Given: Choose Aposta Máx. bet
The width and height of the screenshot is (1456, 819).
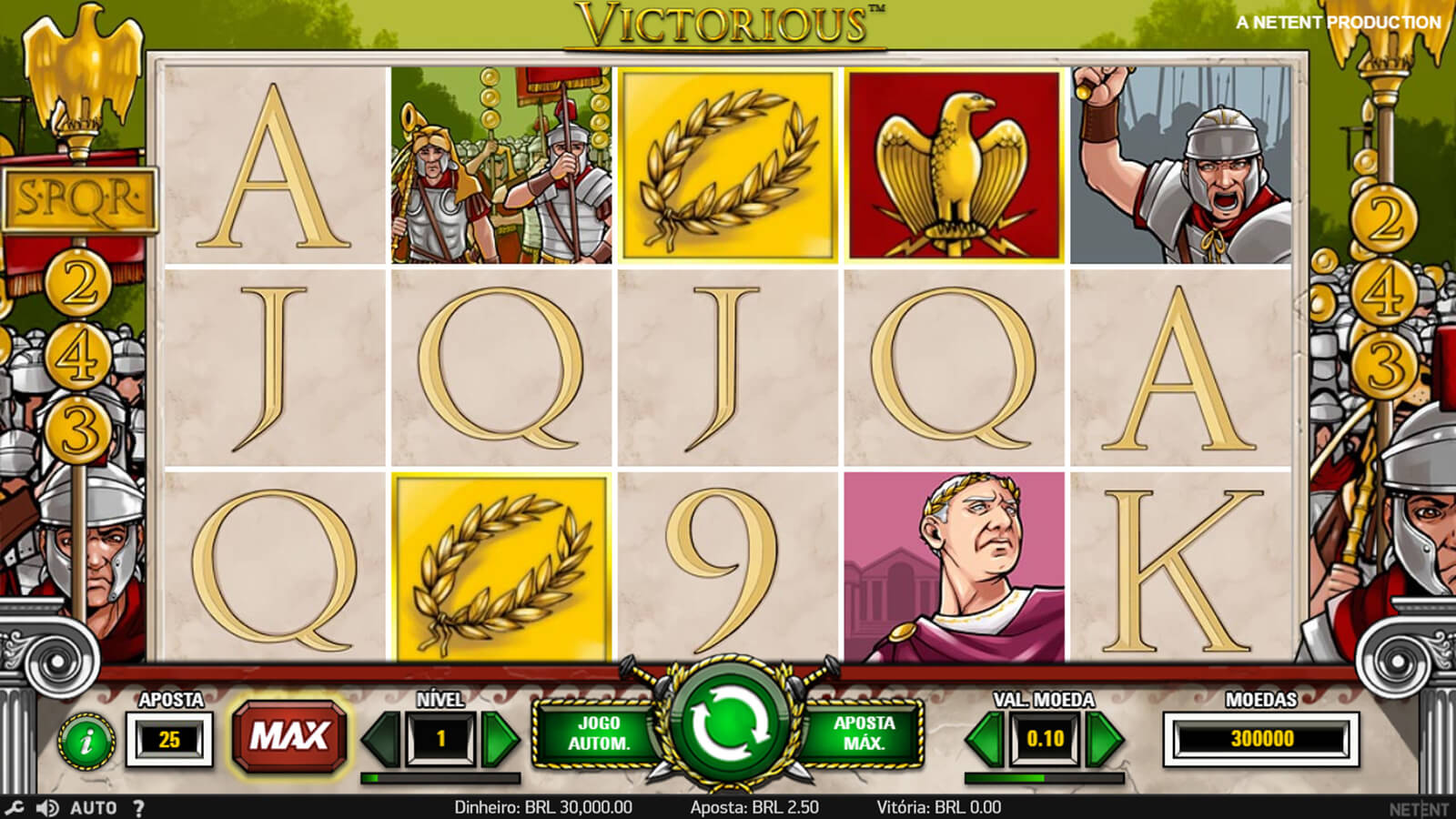Looking at the screenshot, I should pos(864,733).
